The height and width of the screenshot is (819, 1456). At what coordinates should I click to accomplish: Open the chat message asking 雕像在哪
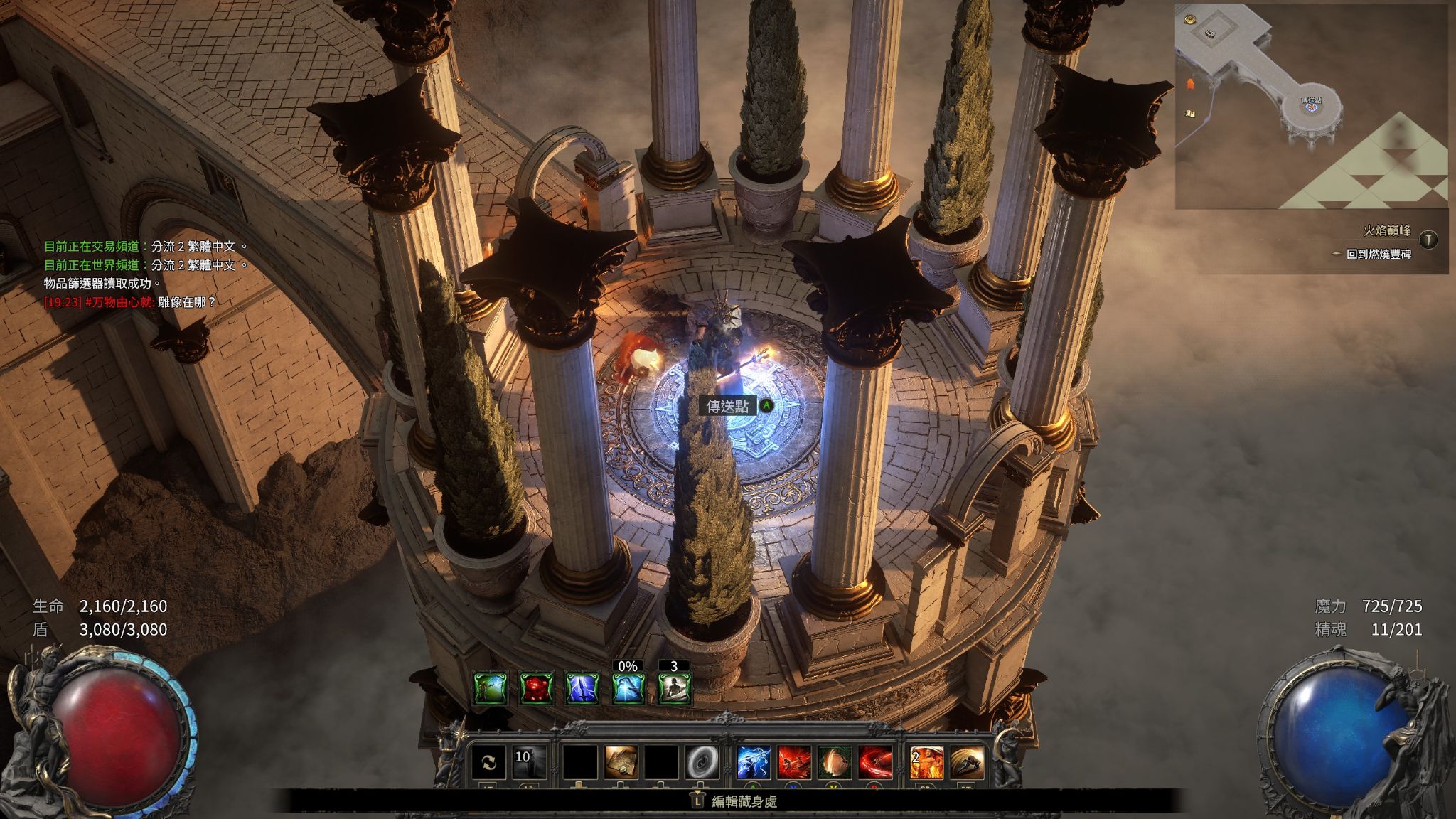130,302
